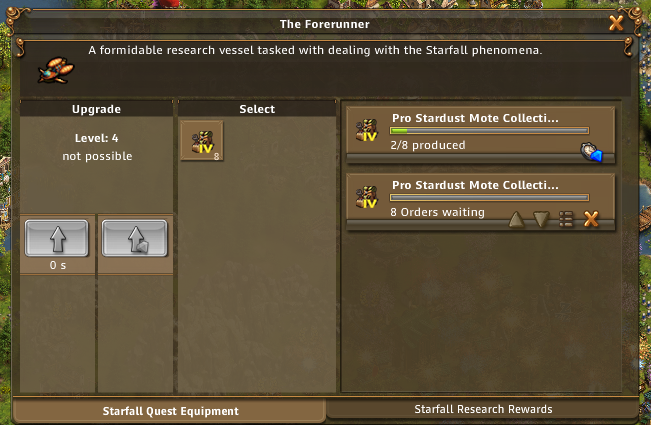Image resolution: width=651 pixels, height=425 pixels.
Task: Open the Starfall Quest Equipment tab
Action: pyautogui.click(x=170, y=410)
